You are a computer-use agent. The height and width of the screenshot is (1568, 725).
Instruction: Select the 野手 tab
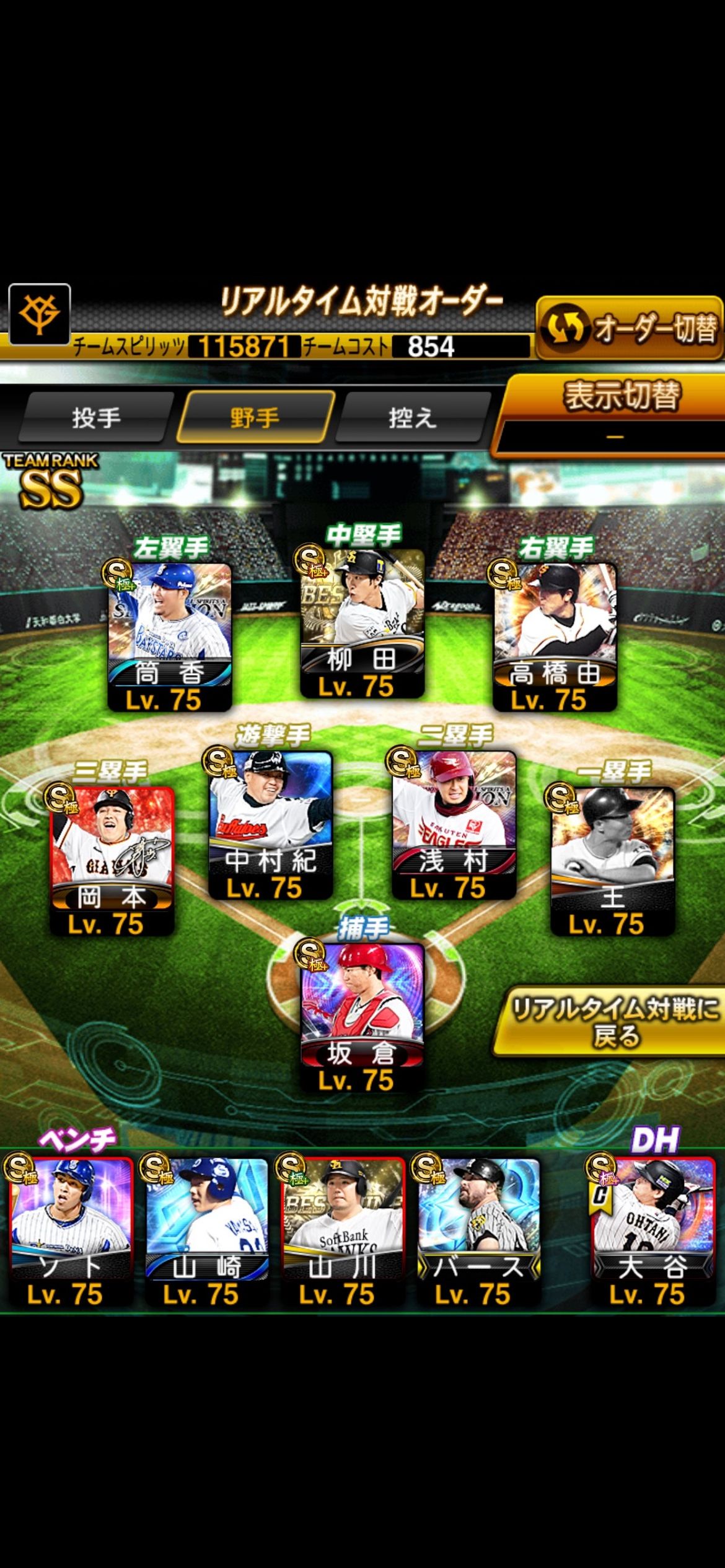tap(255, 418)
